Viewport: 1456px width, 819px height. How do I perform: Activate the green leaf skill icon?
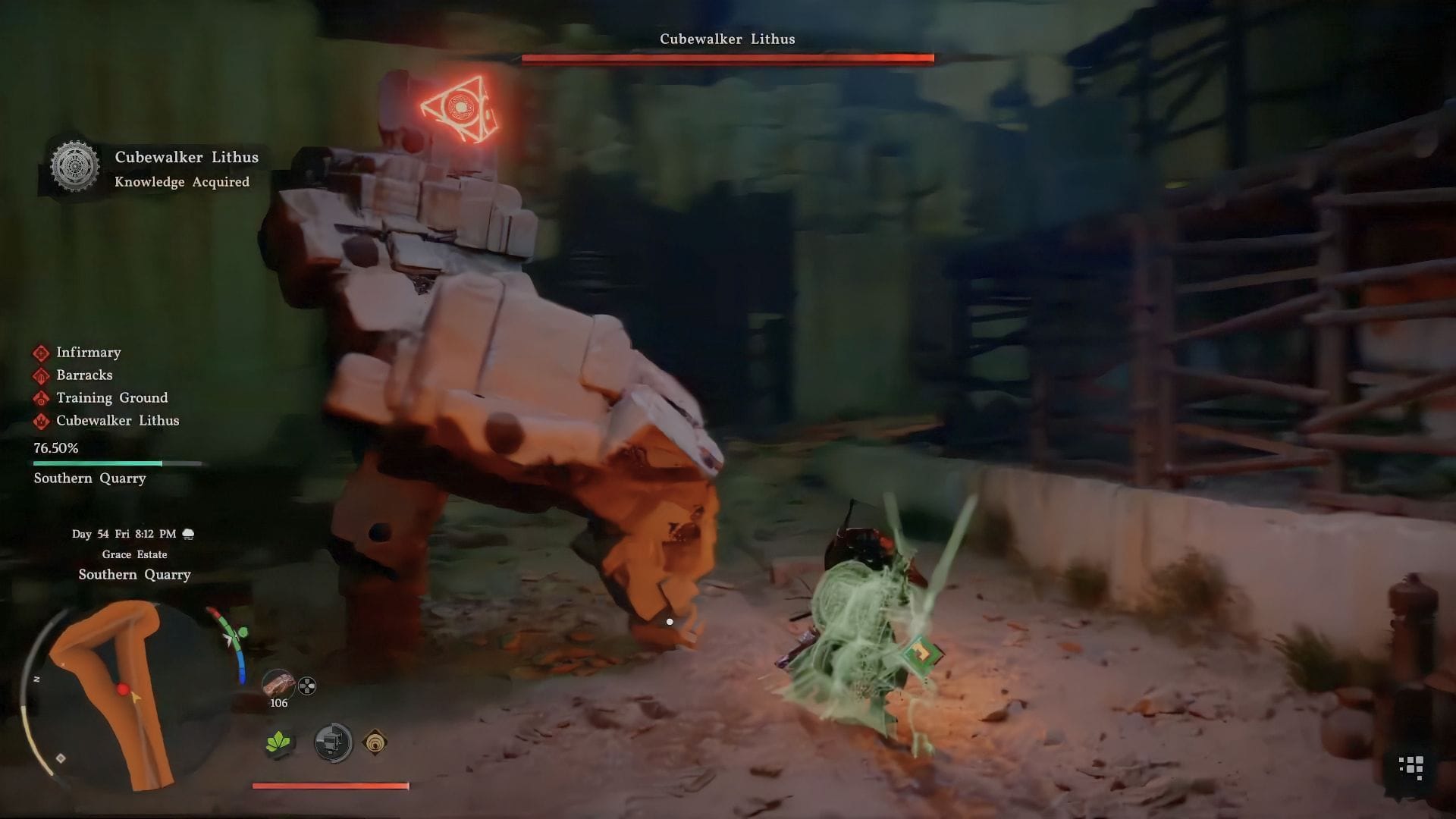point(279,743)
